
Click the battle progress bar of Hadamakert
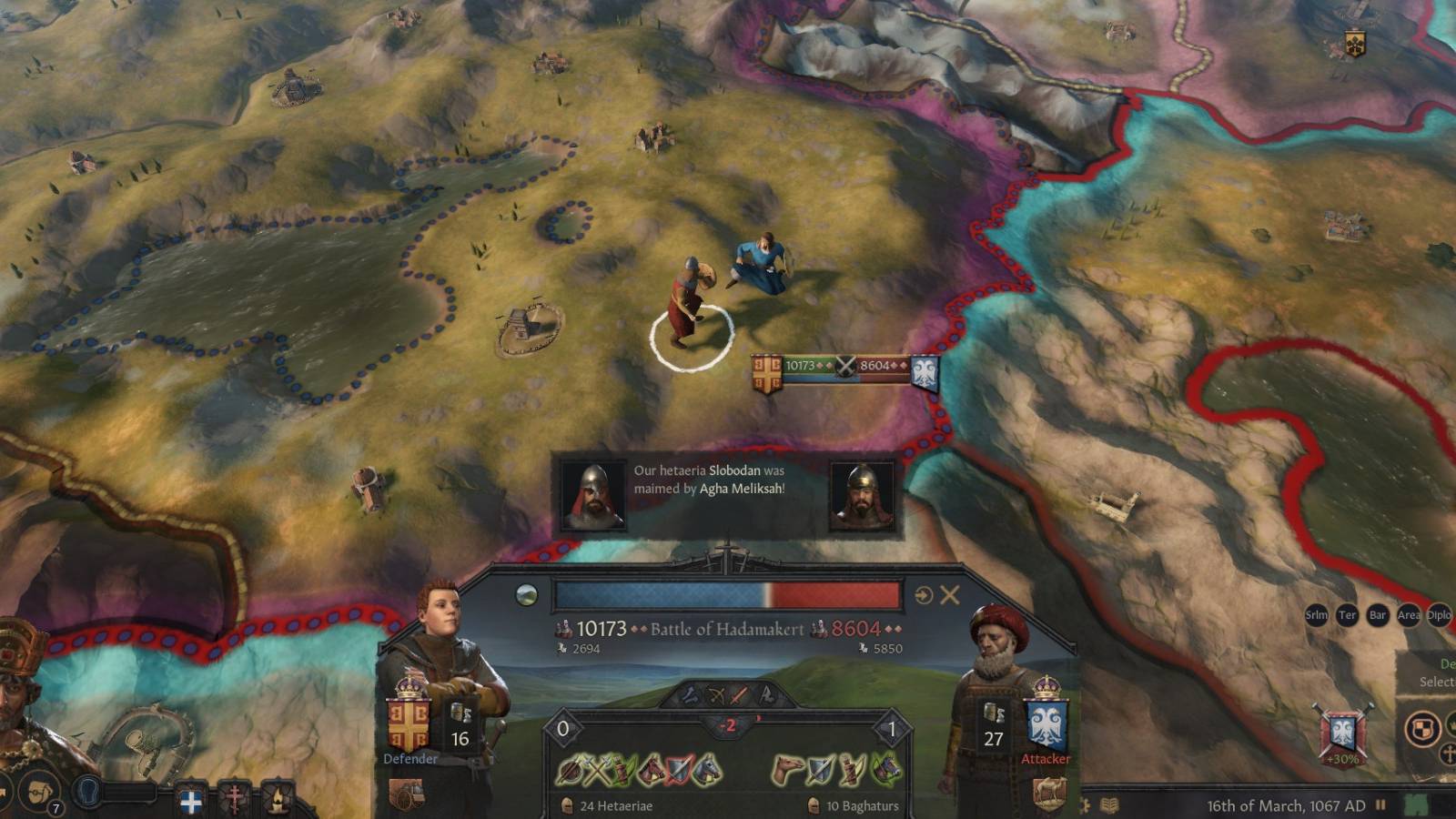[x=728, y=591]
